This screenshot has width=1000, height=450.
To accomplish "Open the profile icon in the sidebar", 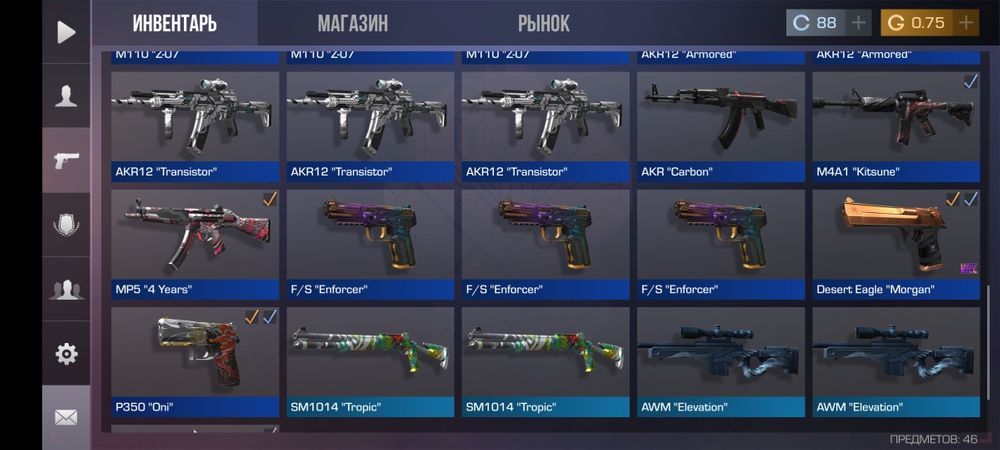I will (66, 96).
